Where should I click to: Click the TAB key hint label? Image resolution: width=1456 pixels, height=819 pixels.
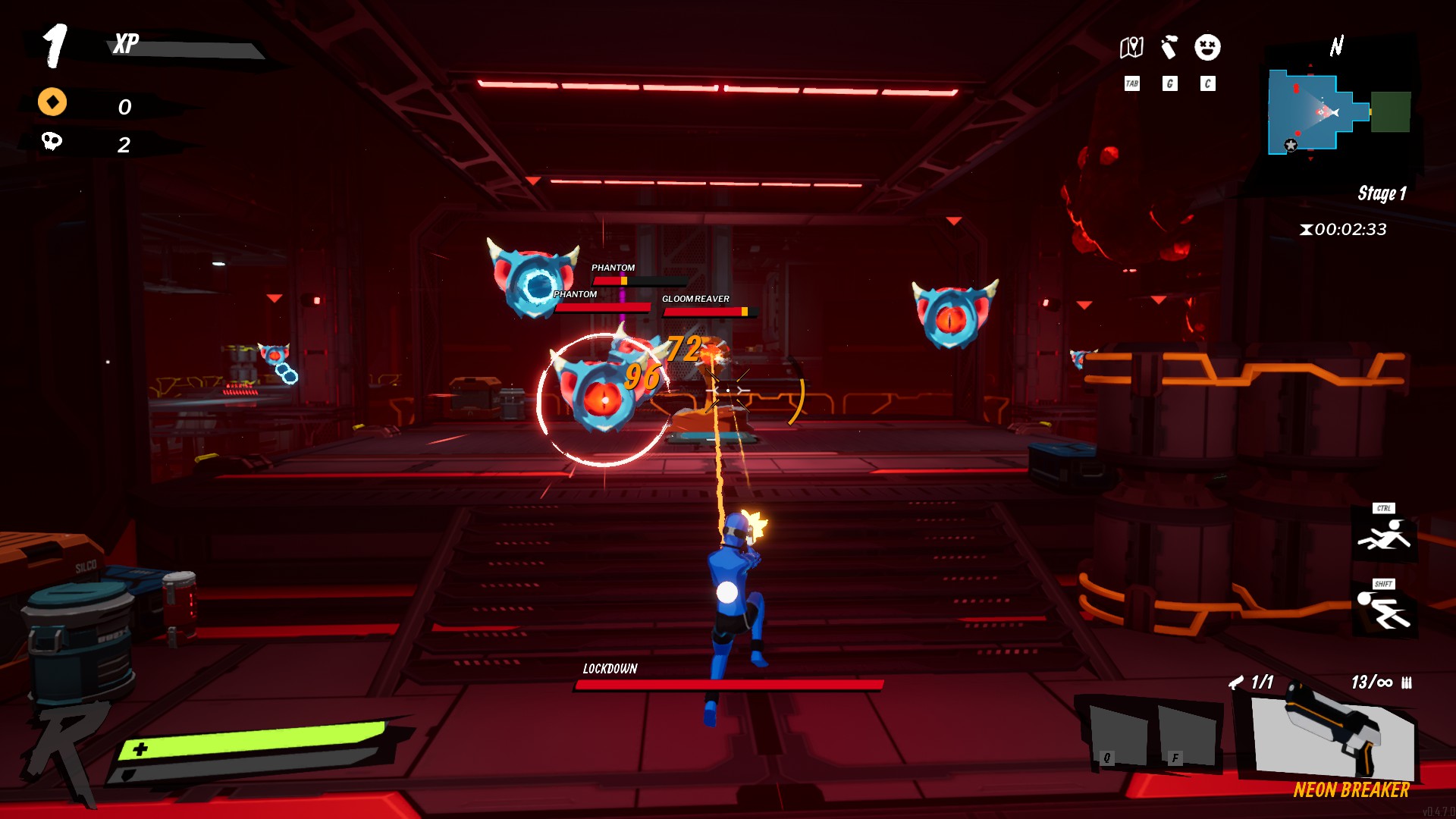[1131, 82]
